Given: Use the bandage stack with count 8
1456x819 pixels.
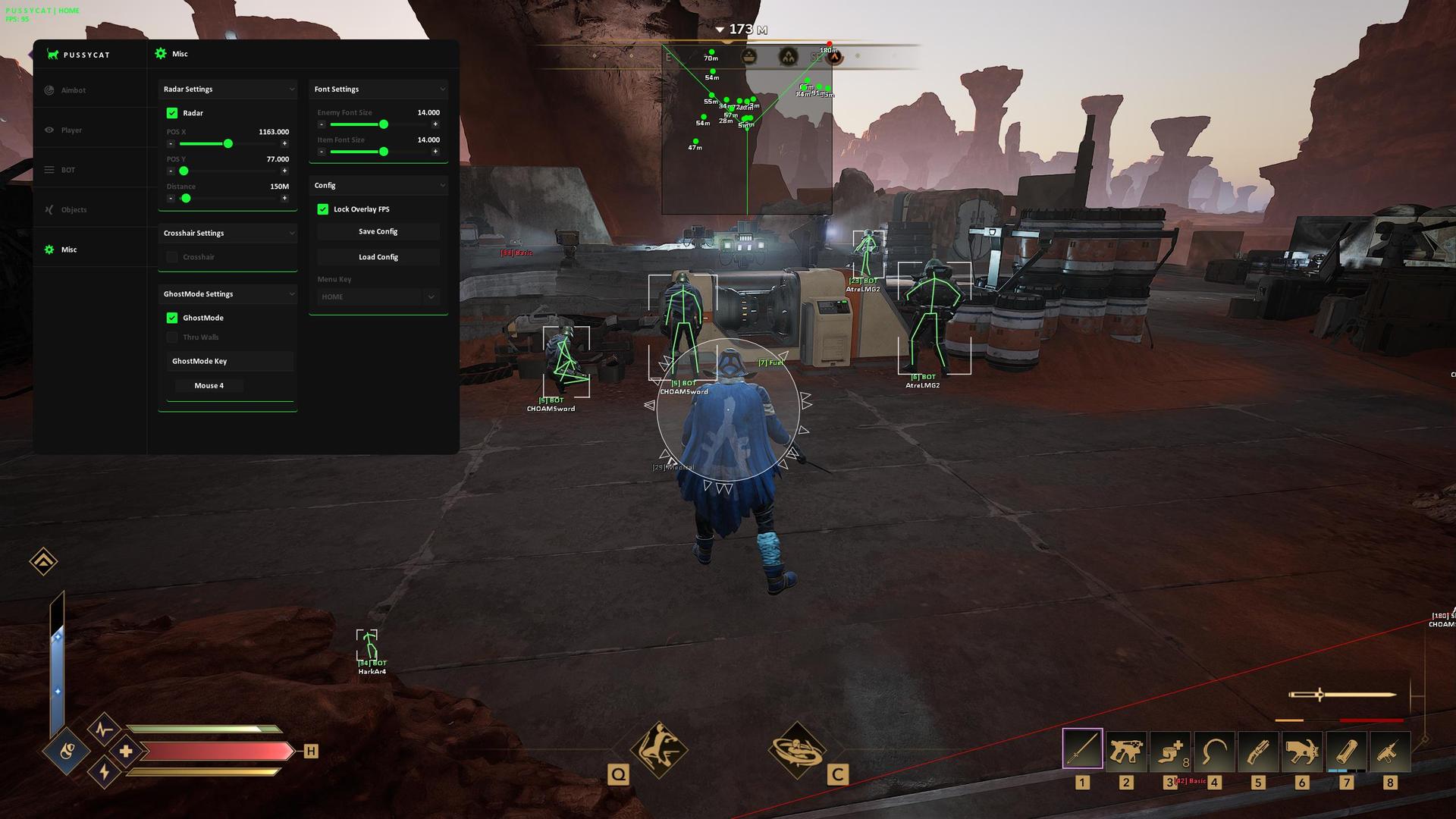Looking at the screenshot, I should tap(1170, 750).
